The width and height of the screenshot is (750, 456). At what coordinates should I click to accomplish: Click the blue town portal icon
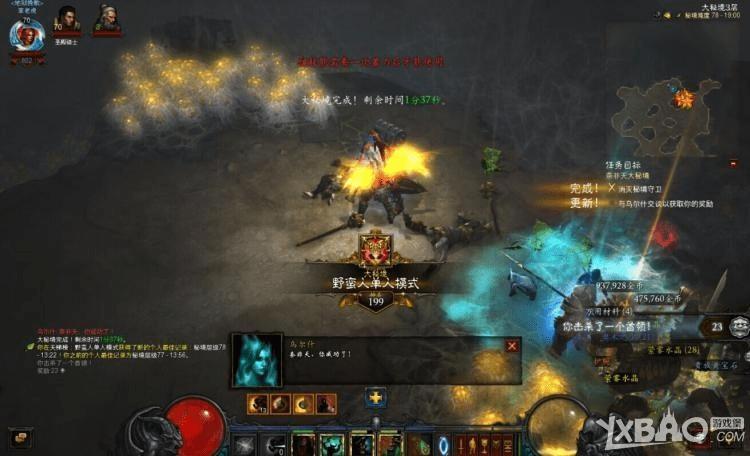click(x=444, y=444)
